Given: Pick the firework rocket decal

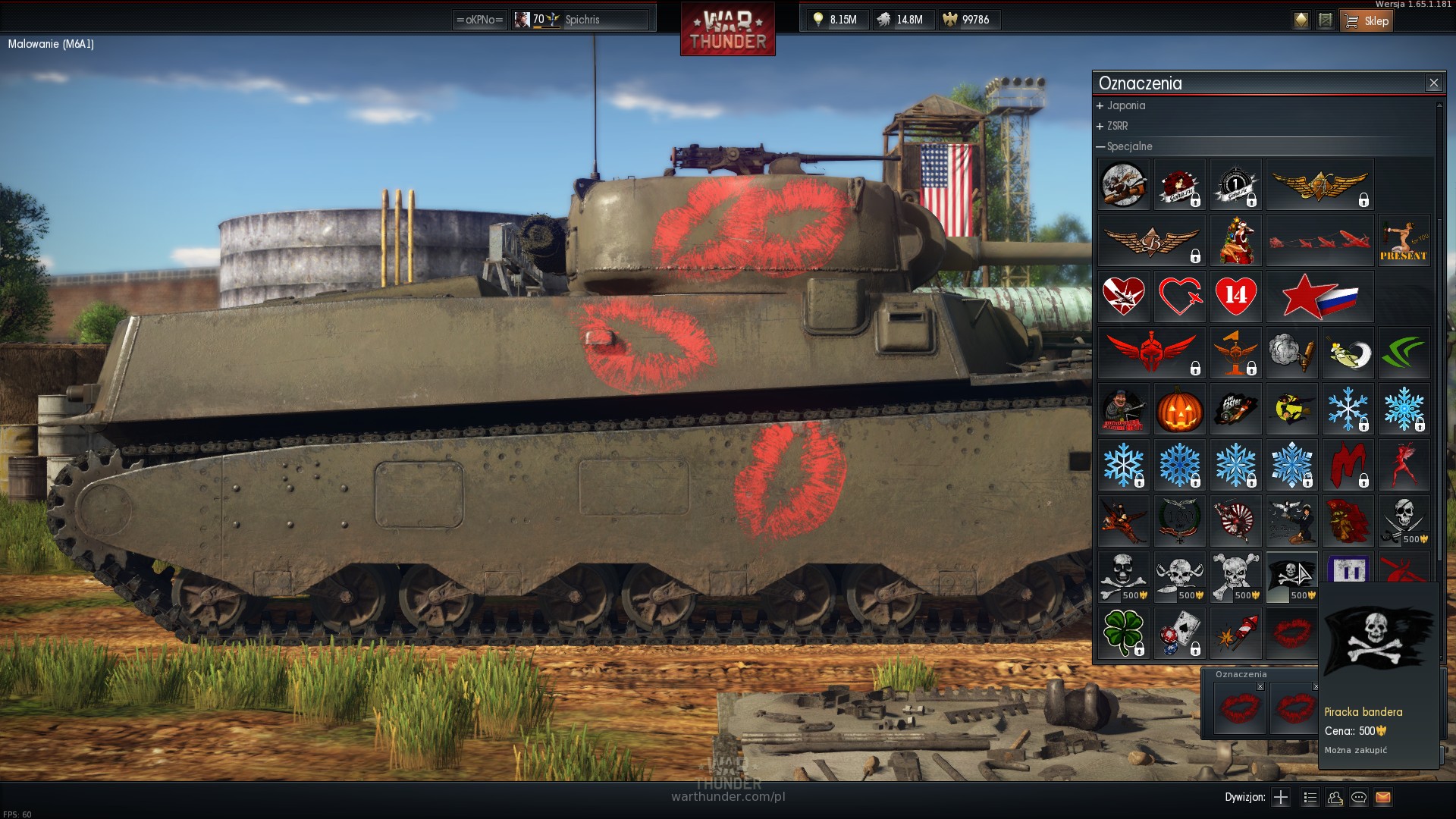Looking at the screenshot, I should click(x=1235, y=633).
